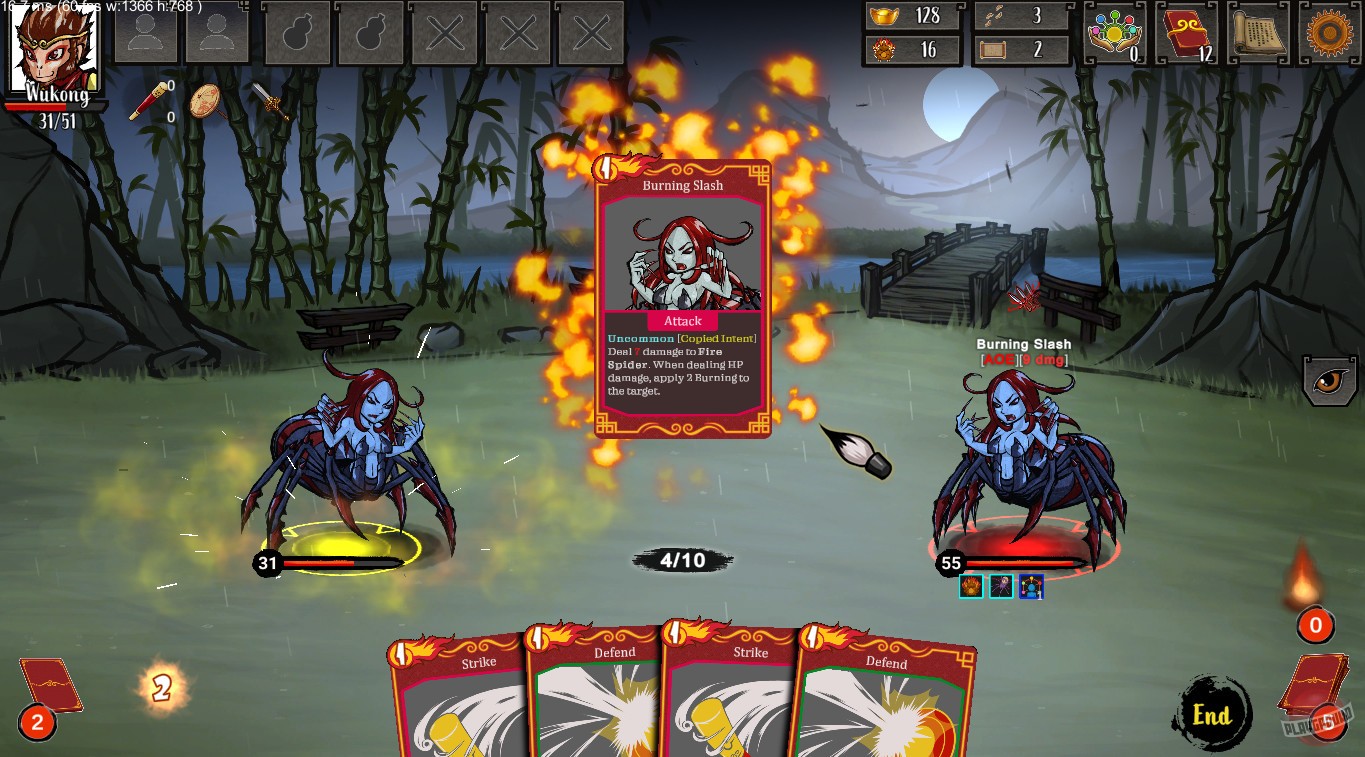
Task: Expand the gourd slot next to Wukong portrait
Action: [x=297, y=33]
